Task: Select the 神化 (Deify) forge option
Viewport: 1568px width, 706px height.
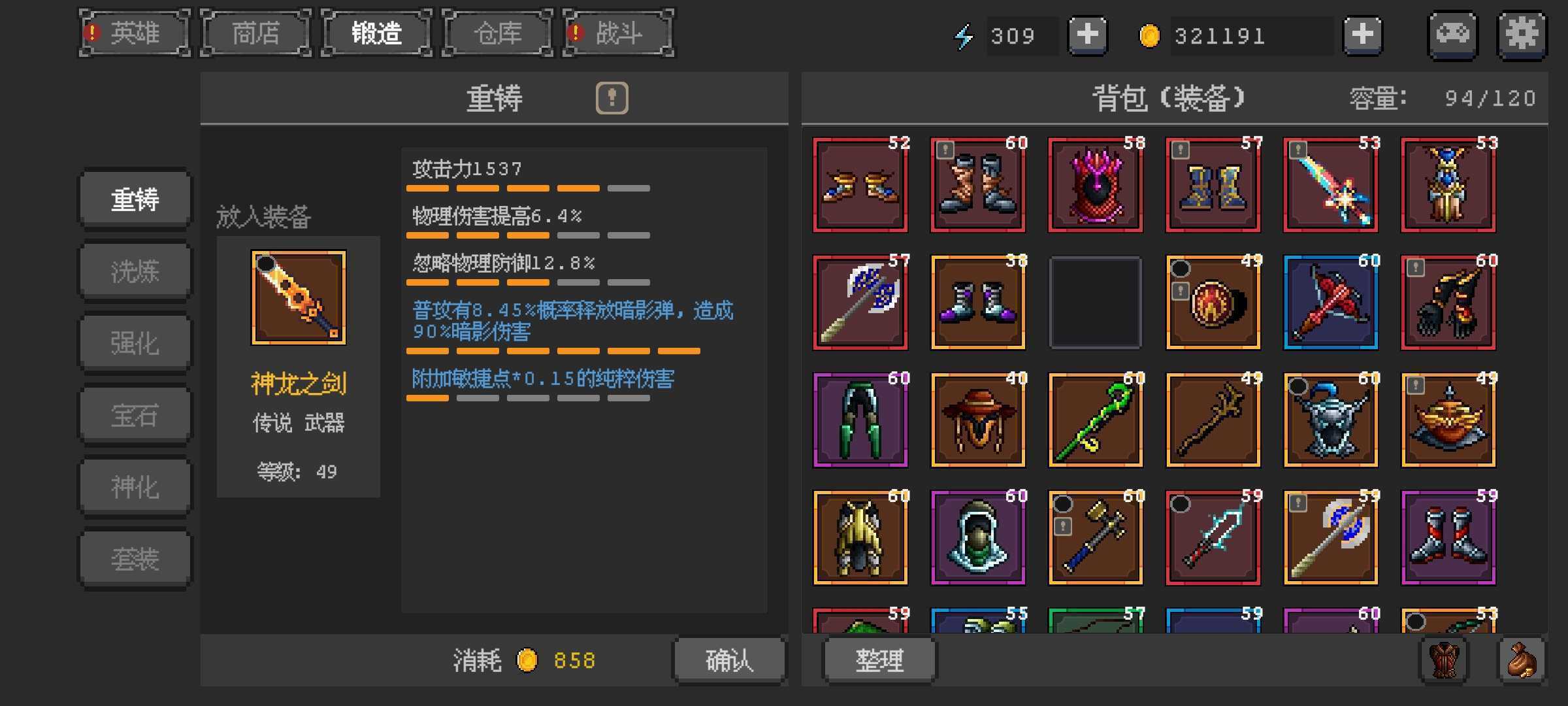Action: (x=135, y=487)
